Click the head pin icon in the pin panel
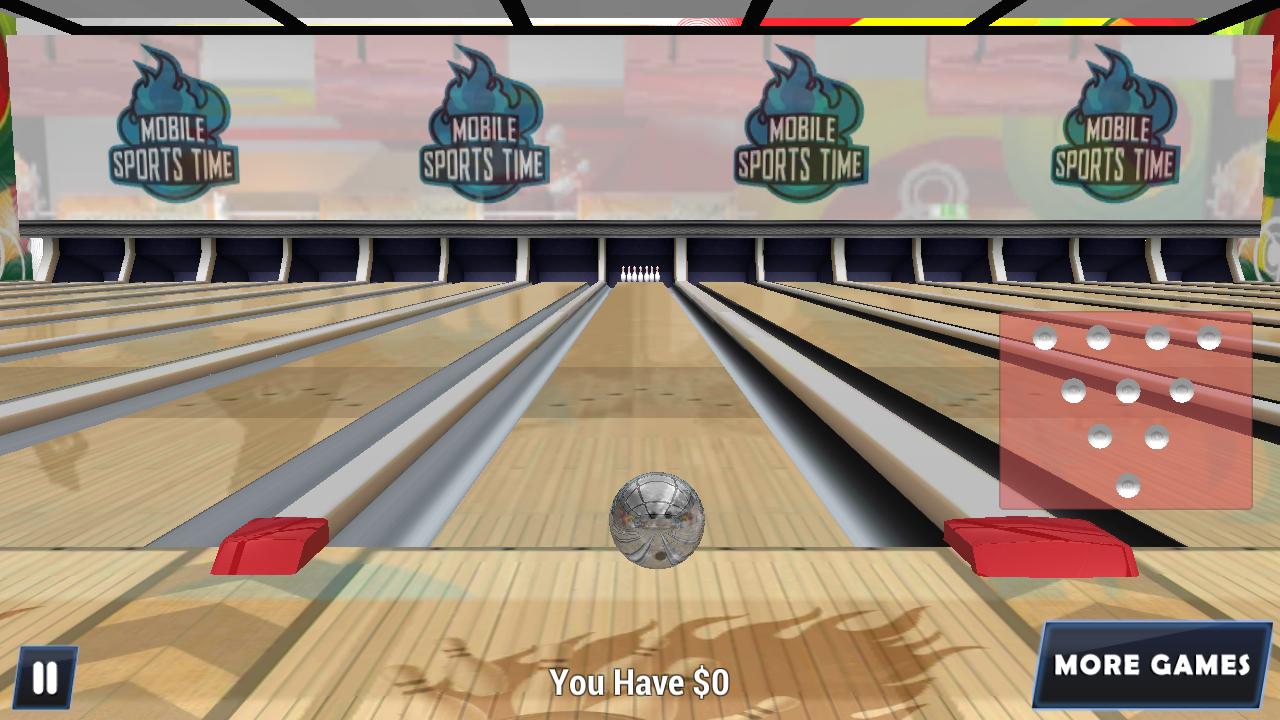Screen dimensions: 1280x720 click(x=1128, y=485)
